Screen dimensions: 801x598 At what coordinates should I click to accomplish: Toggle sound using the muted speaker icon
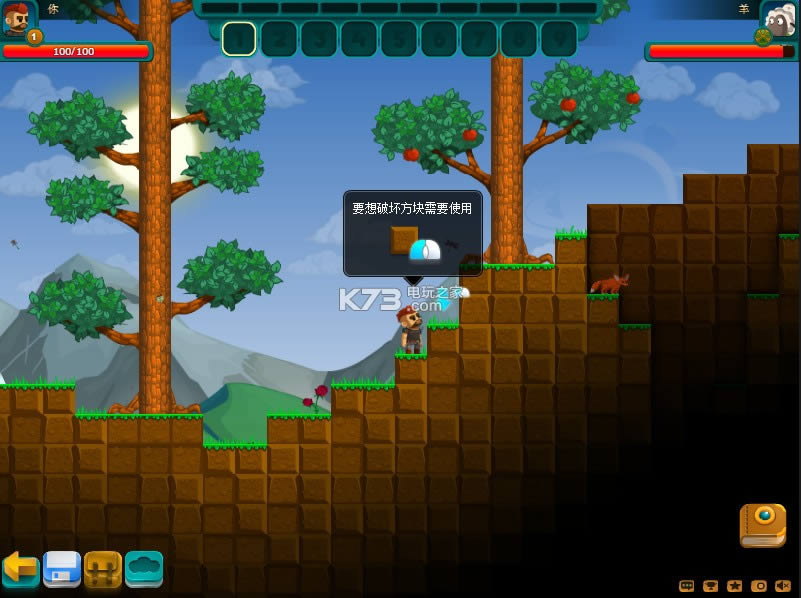pos(783,586)
